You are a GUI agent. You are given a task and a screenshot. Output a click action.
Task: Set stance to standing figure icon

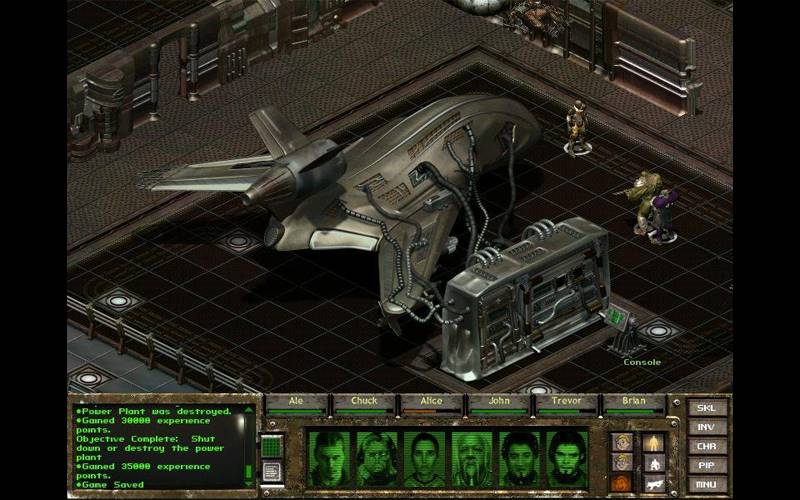[x=652, y=441]
